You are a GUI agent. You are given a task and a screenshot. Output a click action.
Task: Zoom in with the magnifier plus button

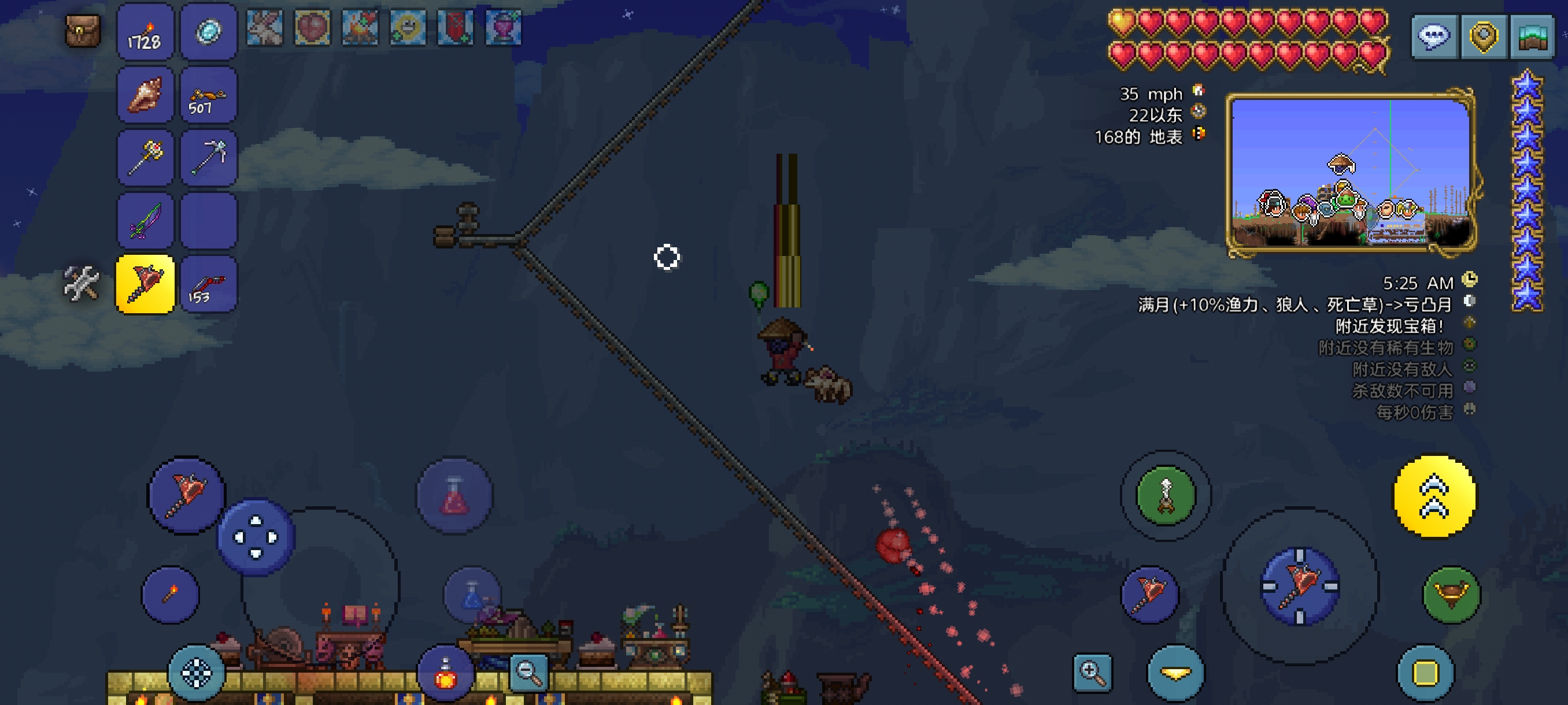1092,673
